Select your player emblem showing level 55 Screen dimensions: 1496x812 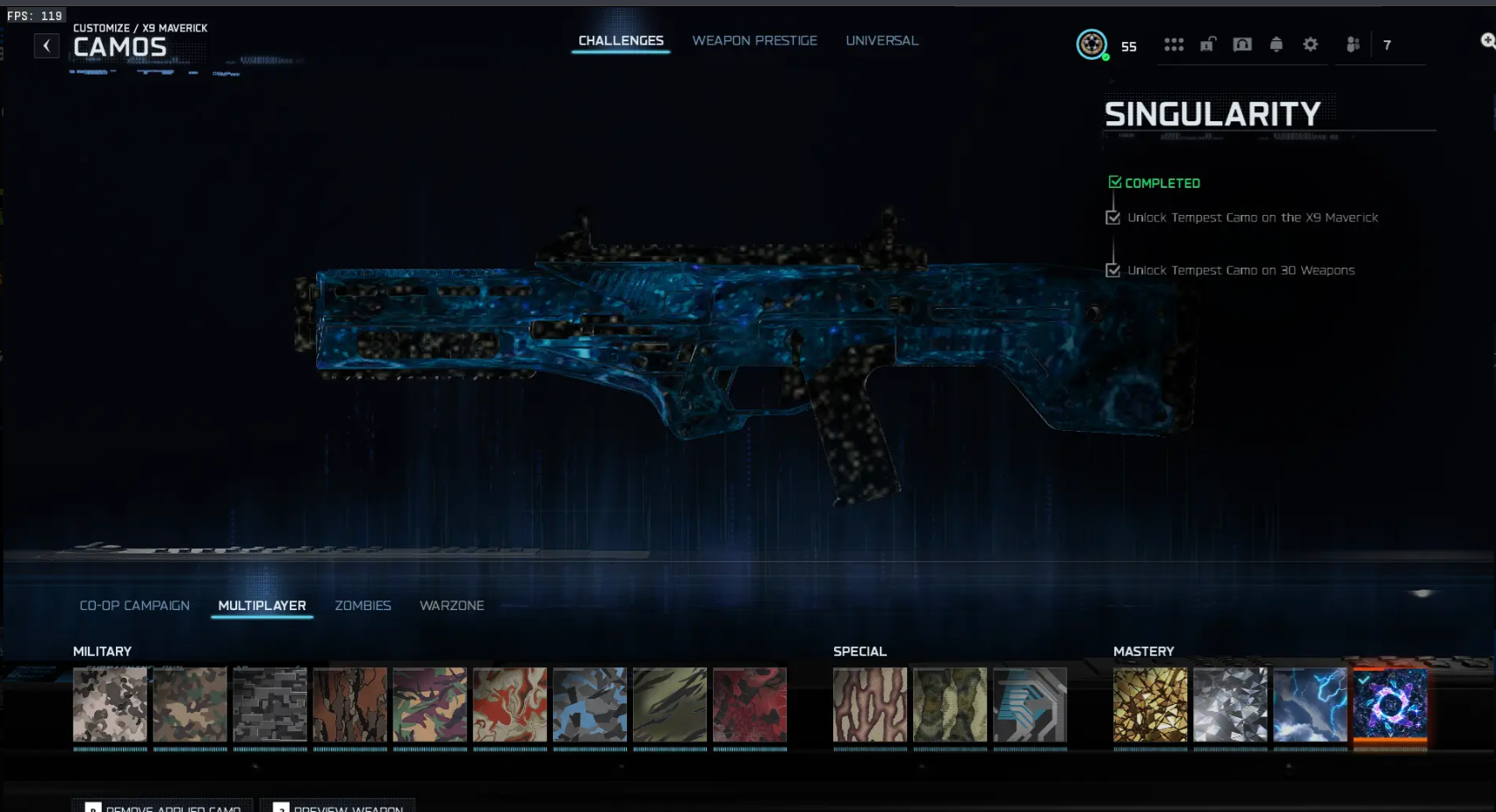[x=1090, y=44]
